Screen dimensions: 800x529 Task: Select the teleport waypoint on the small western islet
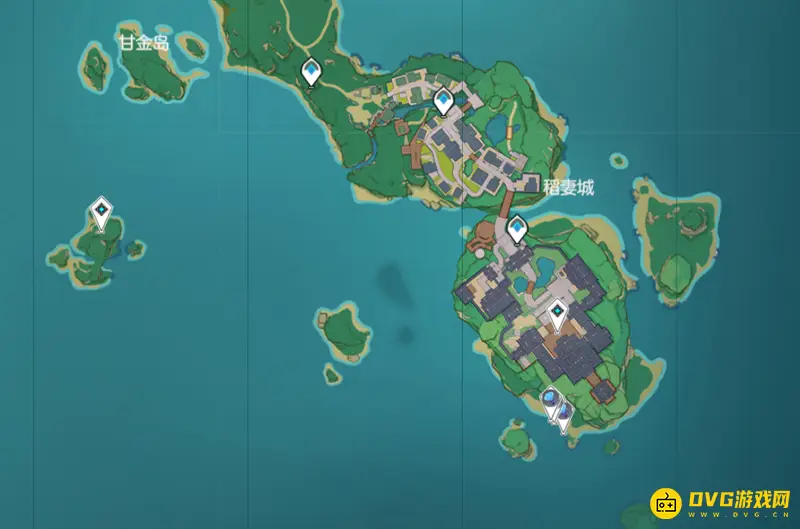click(101, 211)
